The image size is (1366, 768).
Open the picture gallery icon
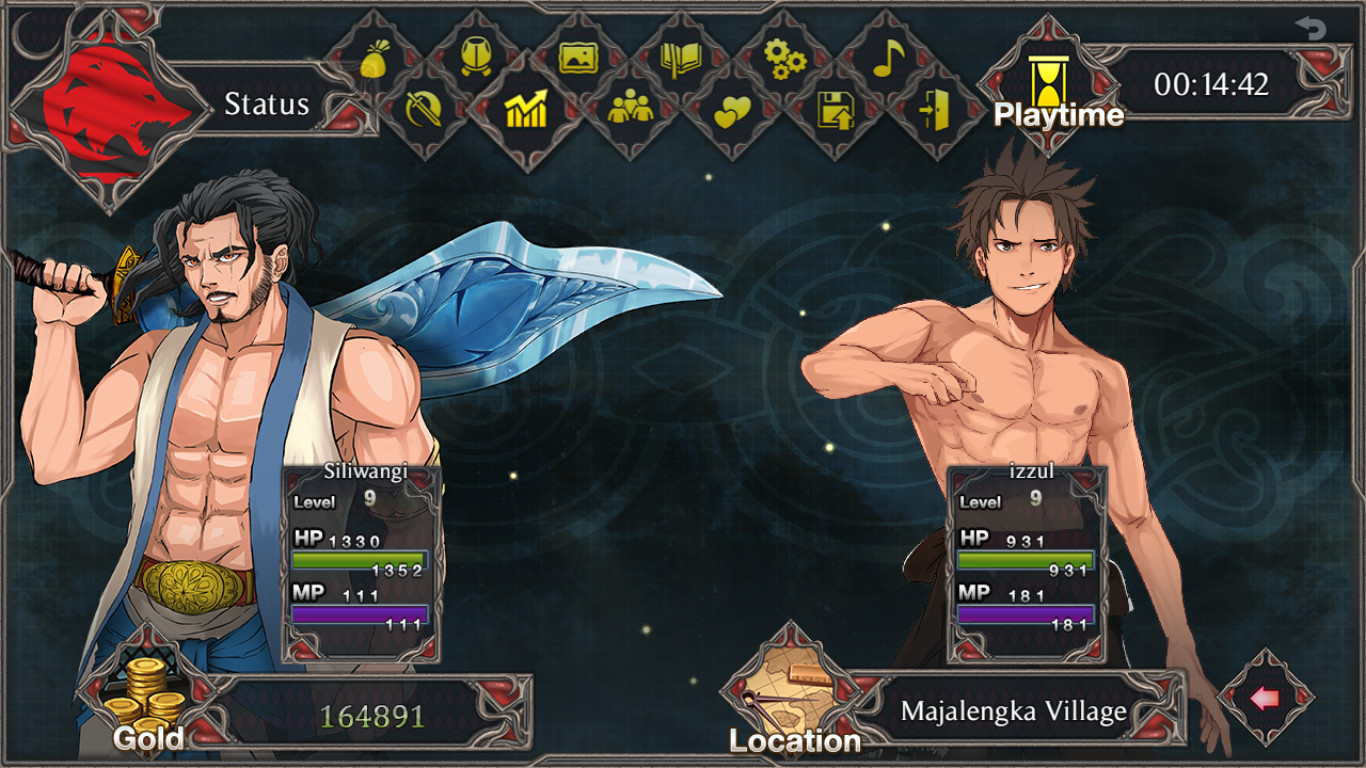[578, 58]
